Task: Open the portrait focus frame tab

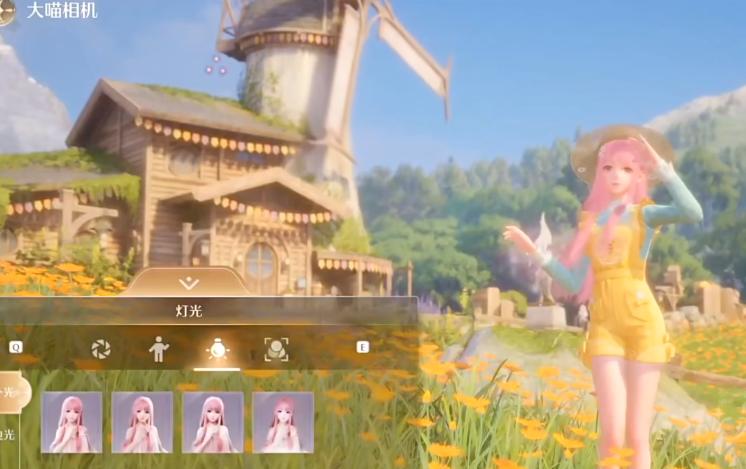Action: point(275,348)
